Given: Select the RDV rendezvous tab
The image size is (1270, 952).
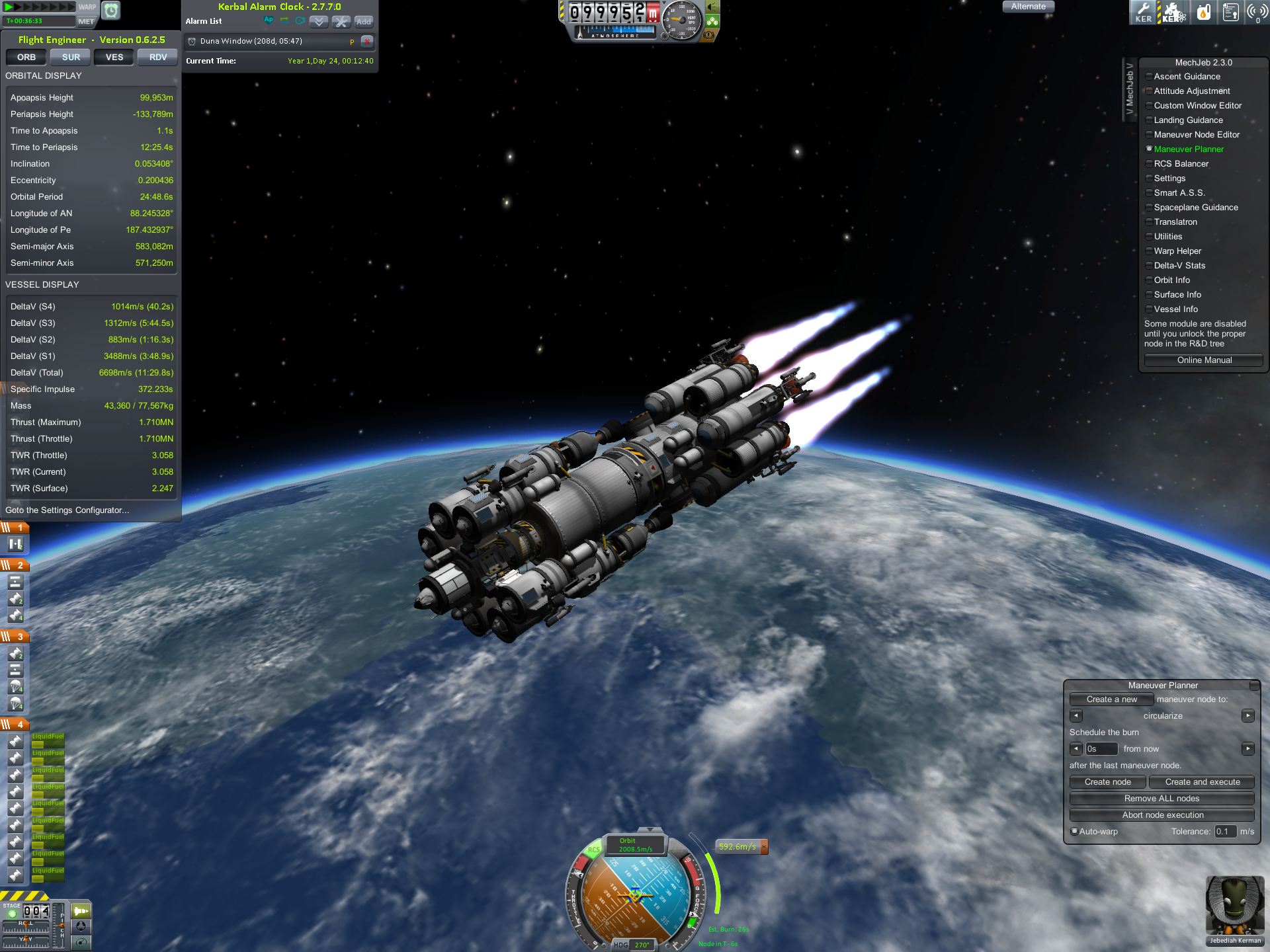Looking at the screenshot, I should pyautogui.click(x=158, y=58).
